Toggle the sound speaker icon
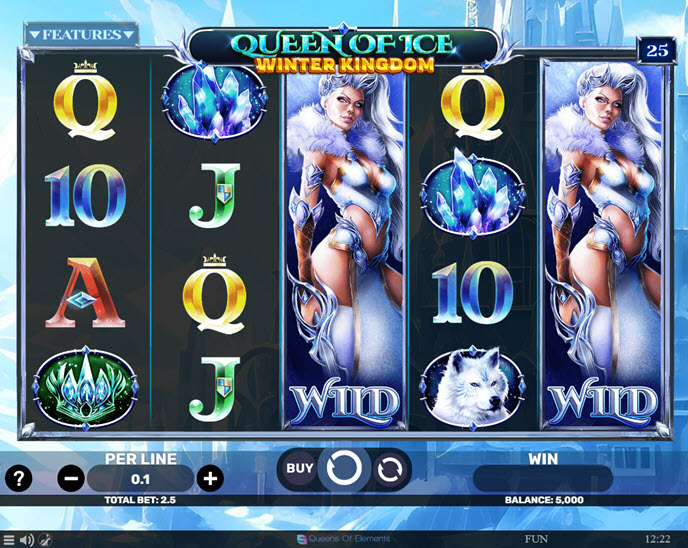688x548 pixels. coord(26,540)
